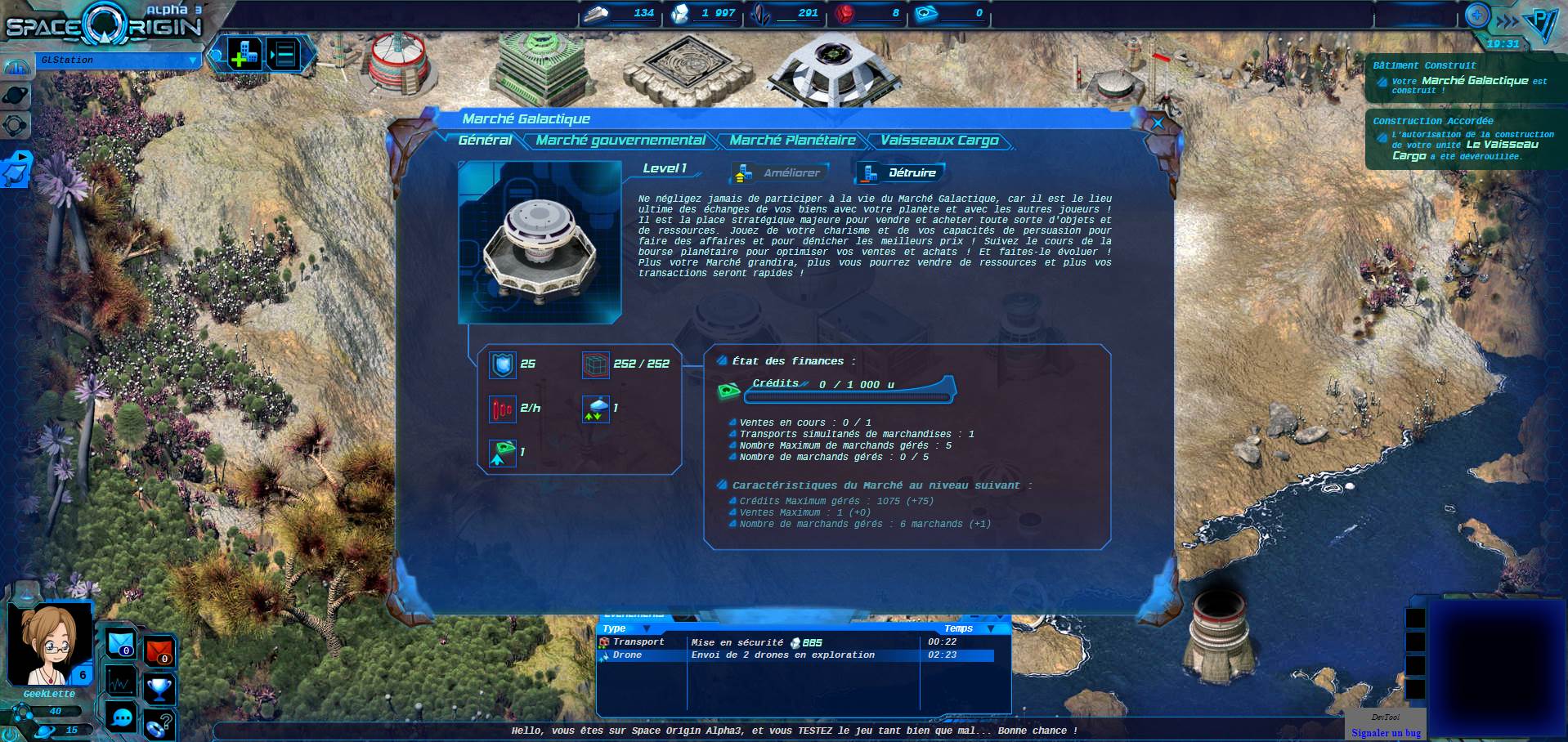
Task: Open the chat bubble icon
Action: (122, 717)
